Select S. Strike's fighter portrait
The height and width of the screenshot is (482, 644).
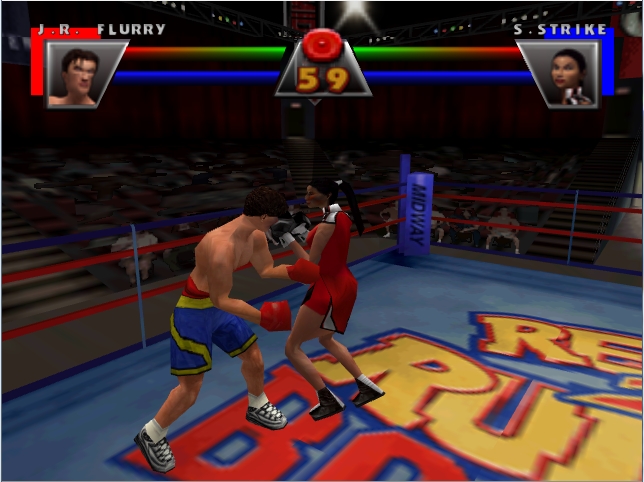[x=568, y=73]
